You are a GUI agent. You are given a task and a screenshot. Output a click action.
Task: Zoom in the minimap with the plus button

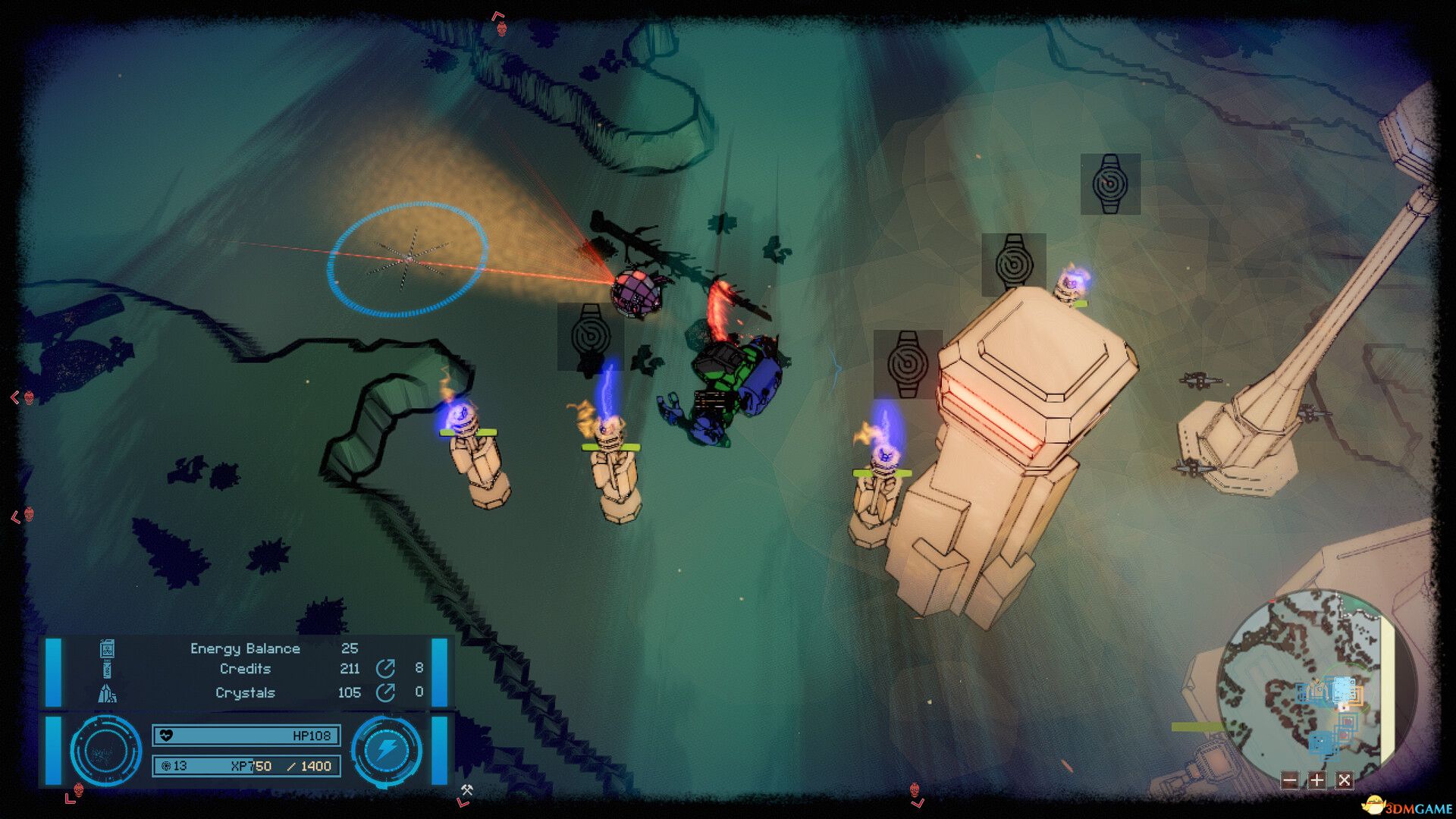point(1317,780)
